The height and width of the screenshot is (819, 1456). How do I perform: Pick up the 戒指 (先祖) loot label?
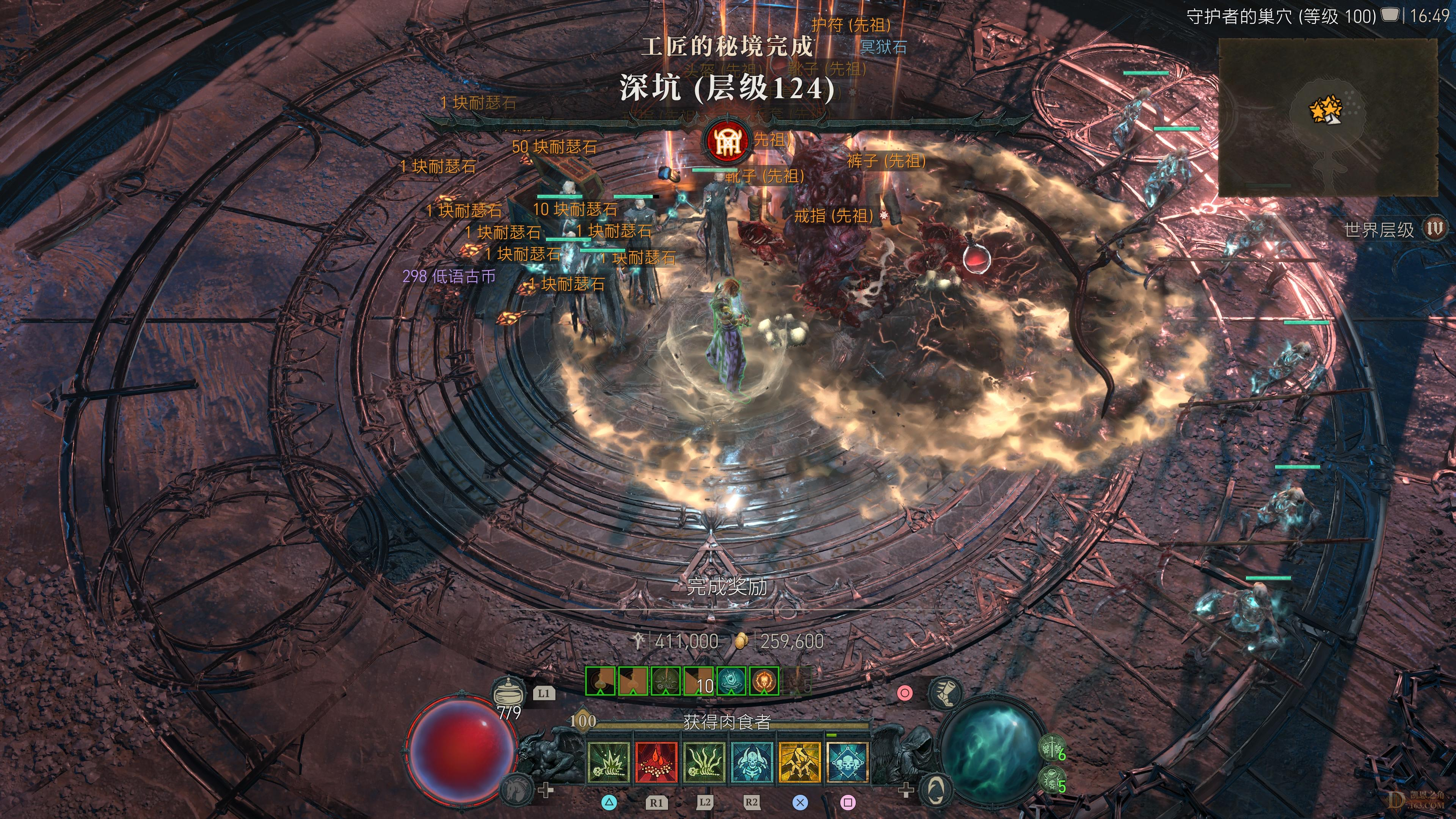(x=834, y=216)
